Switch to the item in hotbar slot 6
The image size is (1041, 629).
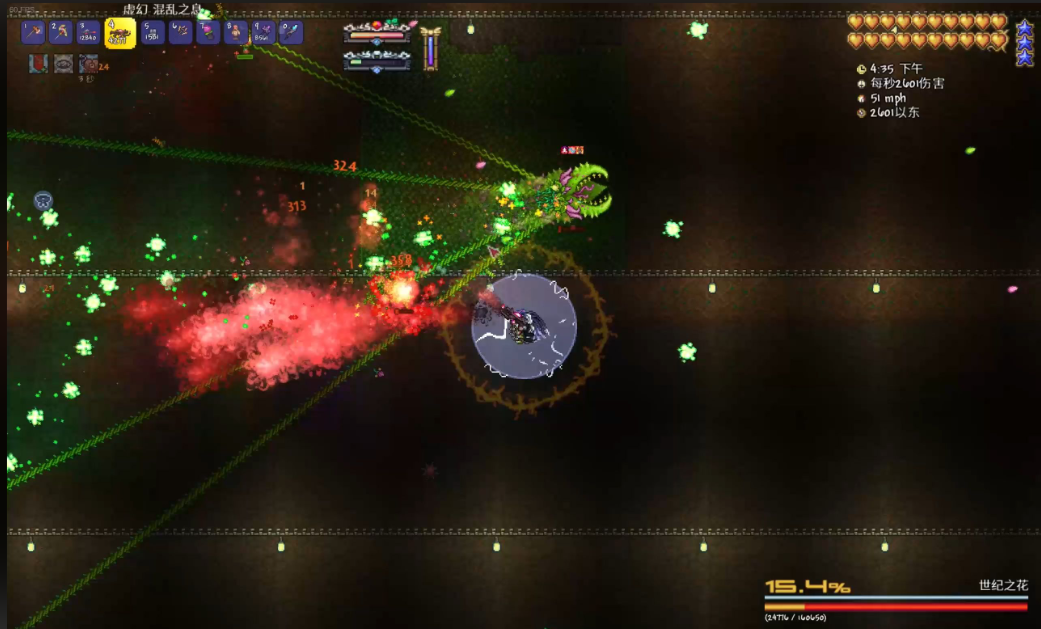(180, 33)
